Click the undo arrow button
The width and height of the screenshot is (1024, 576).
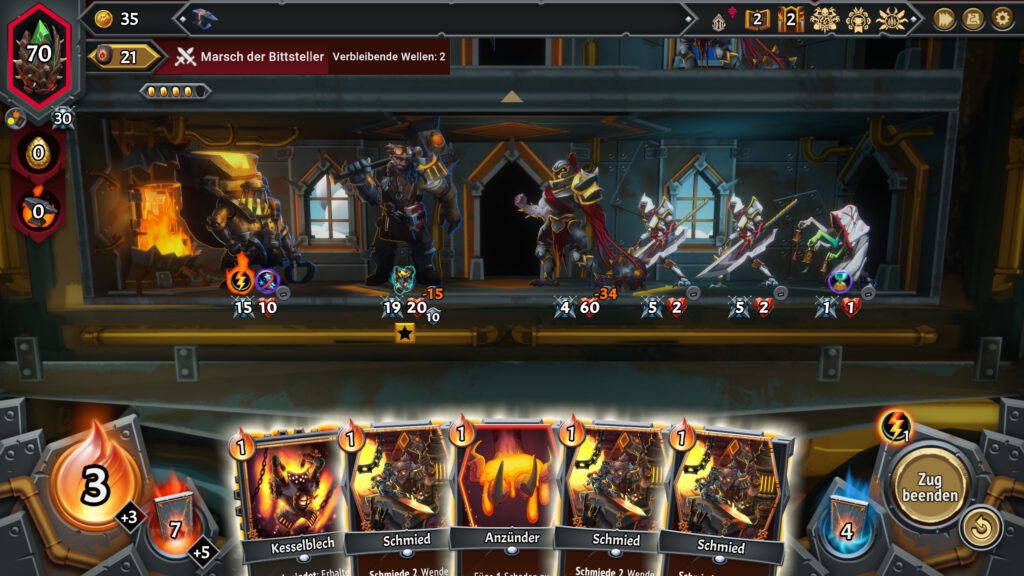click(x=980, y=528)
